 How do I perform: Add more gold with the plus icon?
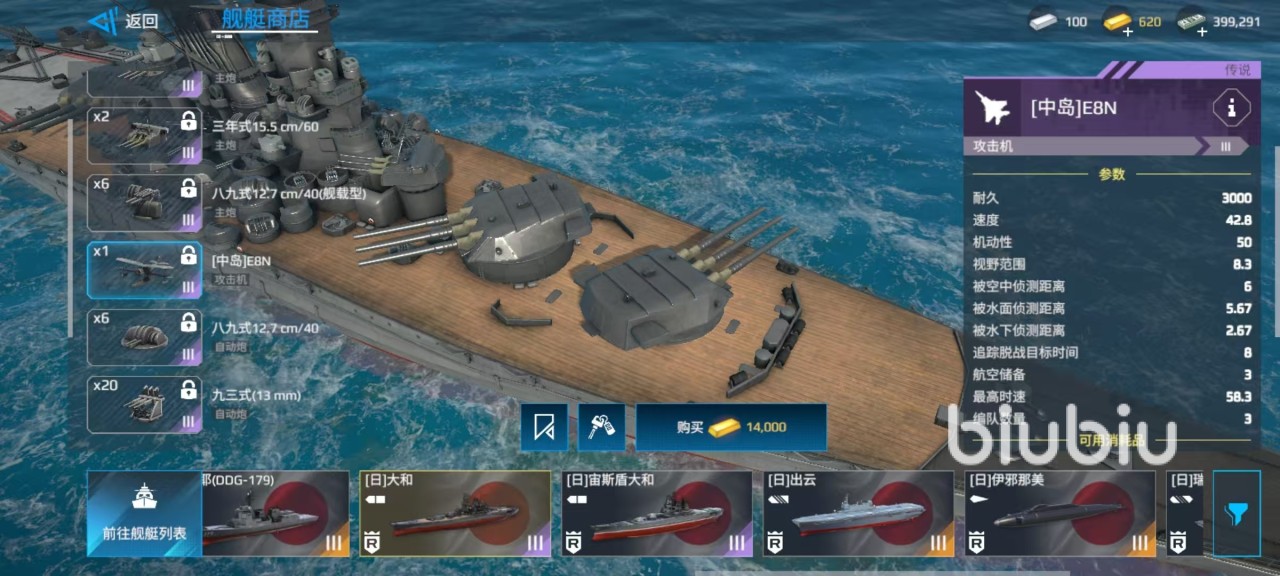[1128, 32]
